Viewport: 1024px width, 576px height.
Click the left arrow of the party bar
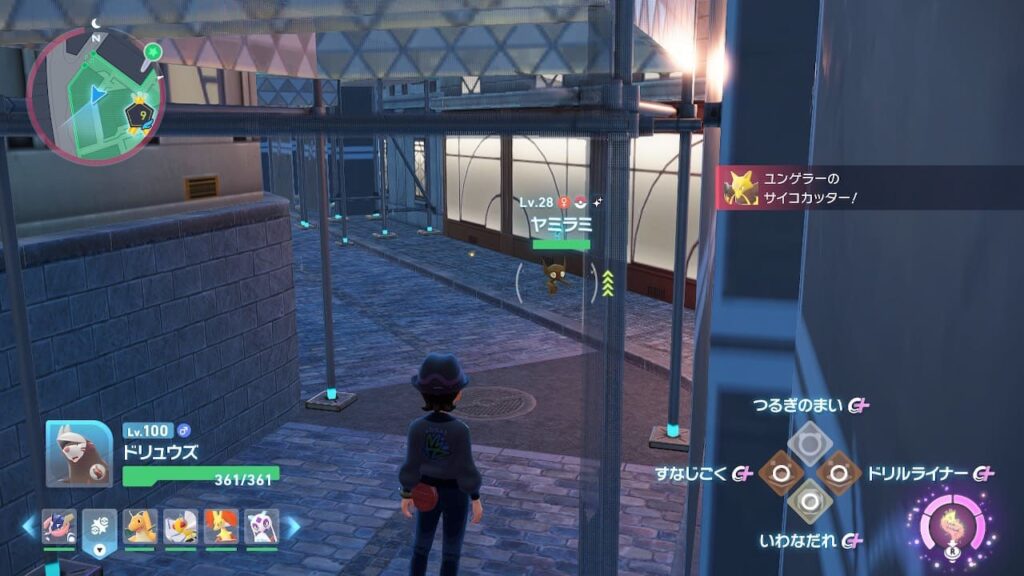pyautogui.click(x=29, y=527)
